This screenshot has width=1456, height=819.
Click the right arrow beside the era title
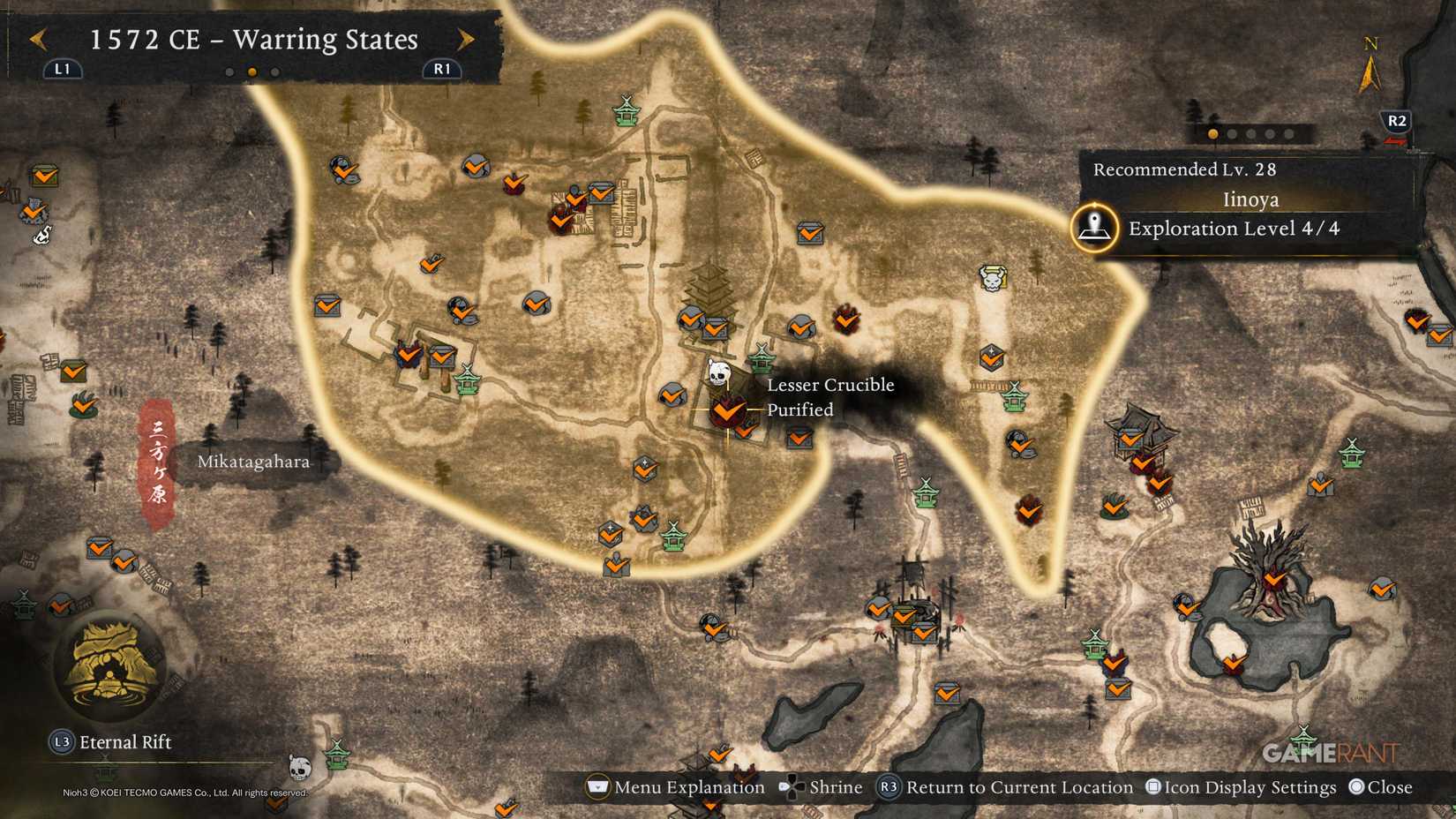click(465, 40)
